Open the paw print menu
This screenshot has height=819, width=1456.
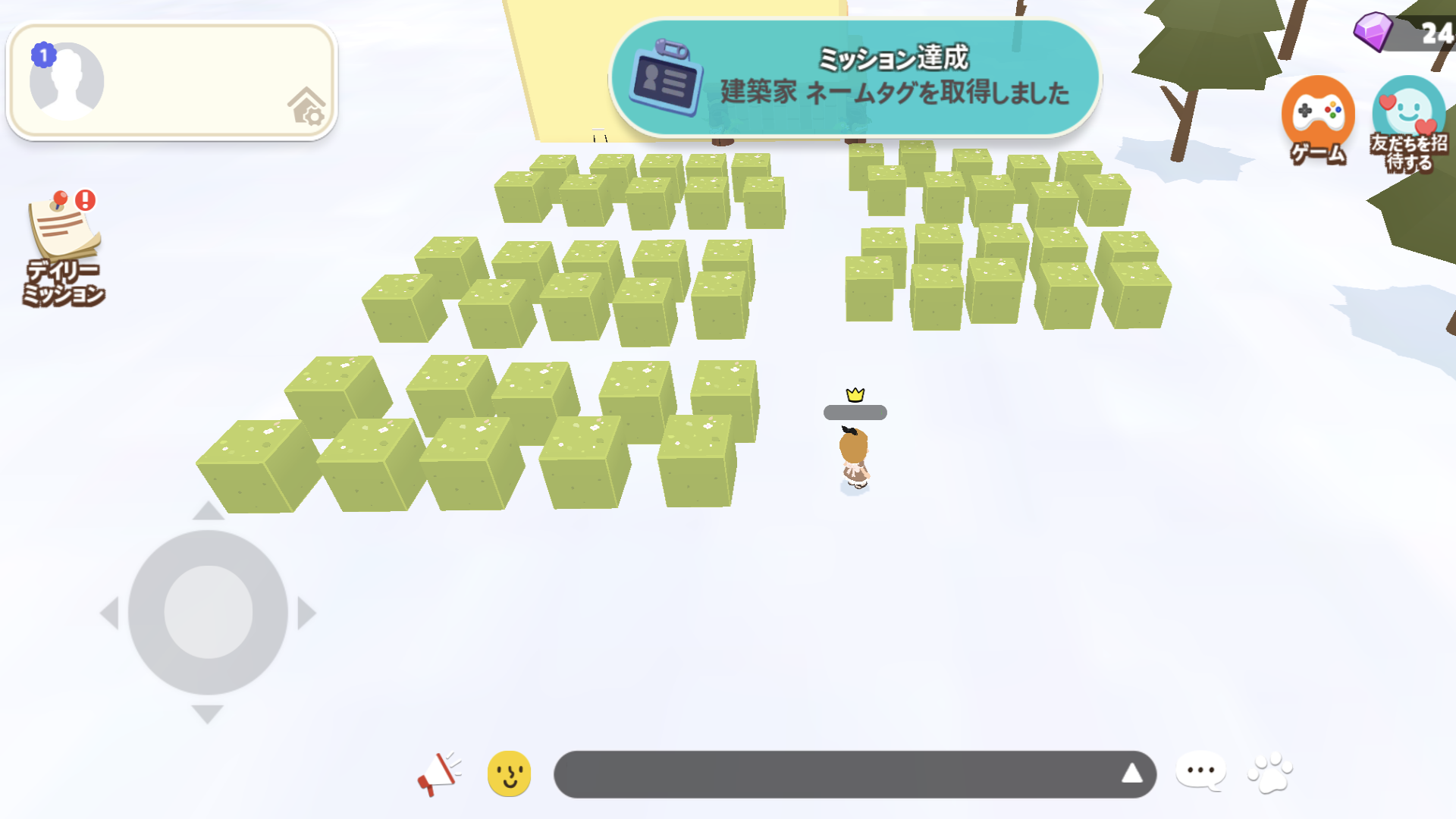click(1270, 772)
